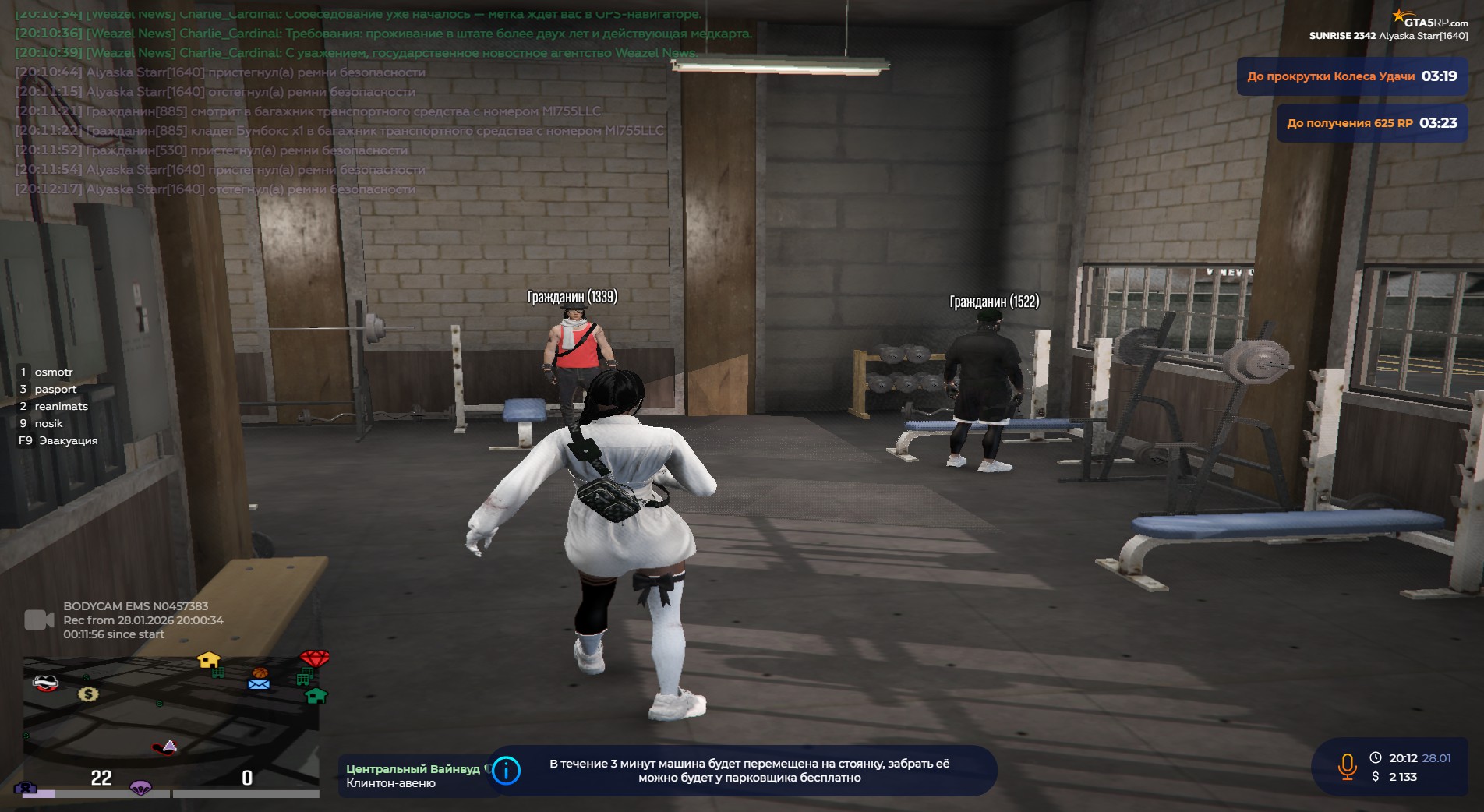This screenshot has height=812, width=1484.
Task: Select the heart marker on the minimap
Action: pos(45,683)
